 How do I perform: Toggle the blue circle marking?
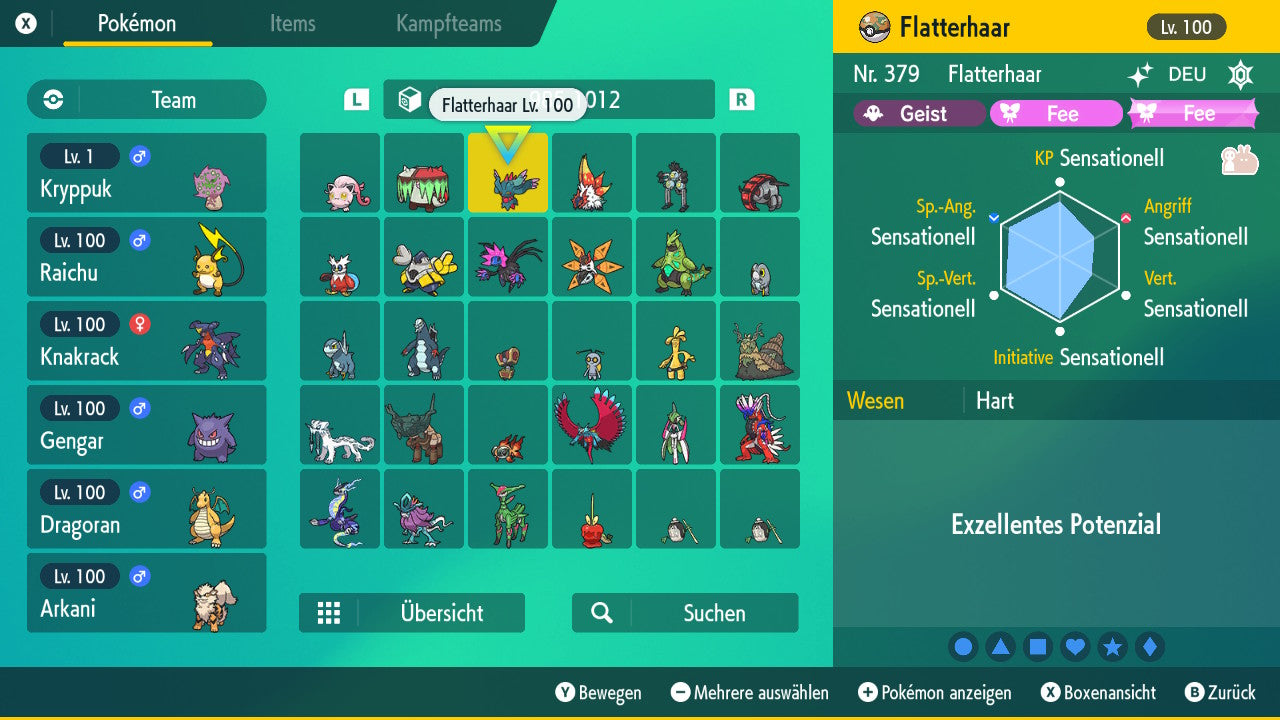[962, 646]
